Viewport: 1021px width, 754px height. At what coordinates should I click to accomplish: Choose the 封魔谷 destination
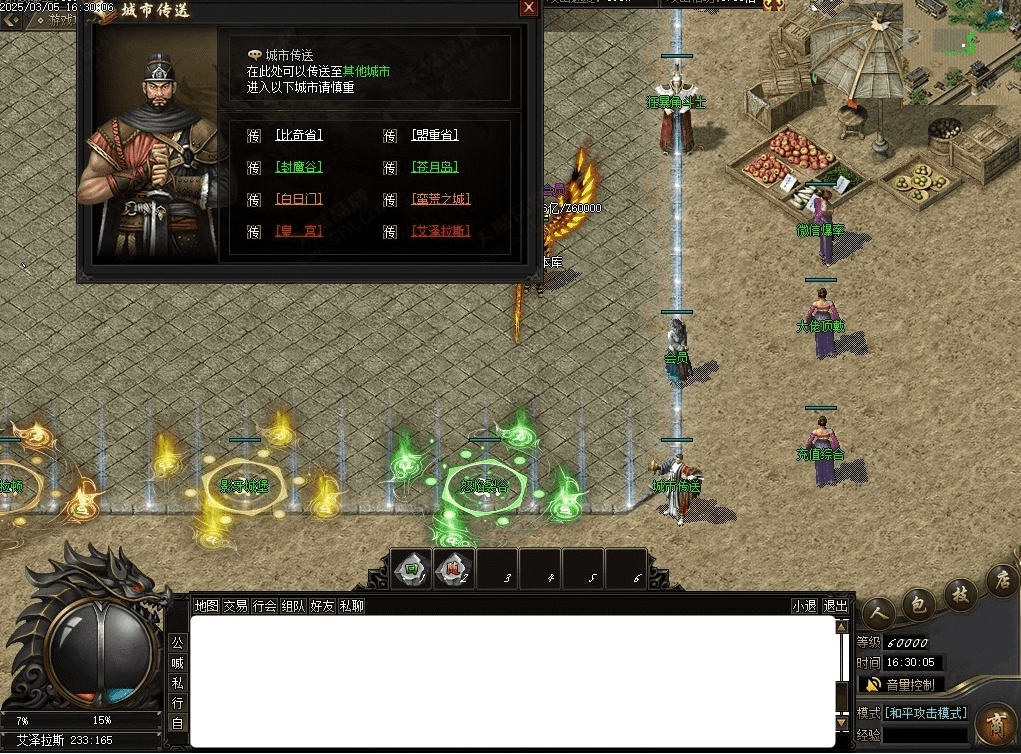[299, 167]
